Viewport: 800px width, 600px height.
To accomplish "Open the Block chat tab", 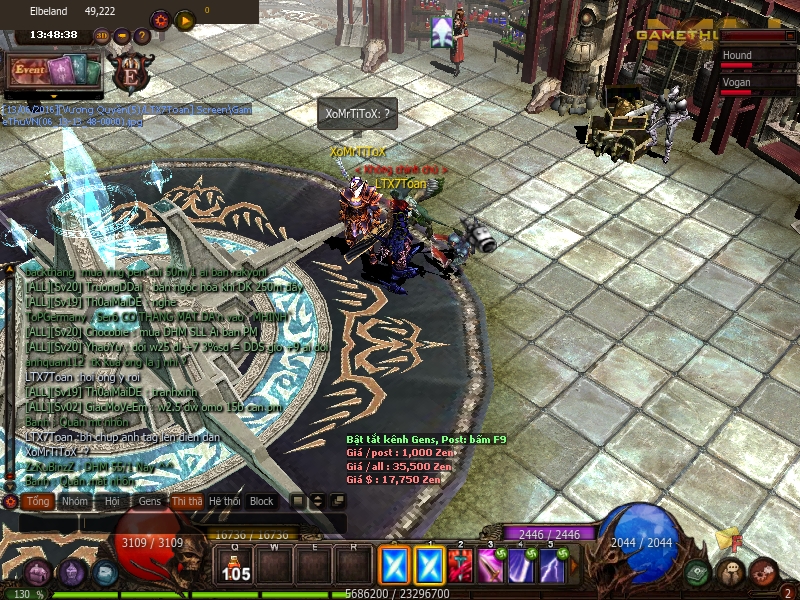I will click(x=261, y=501).
